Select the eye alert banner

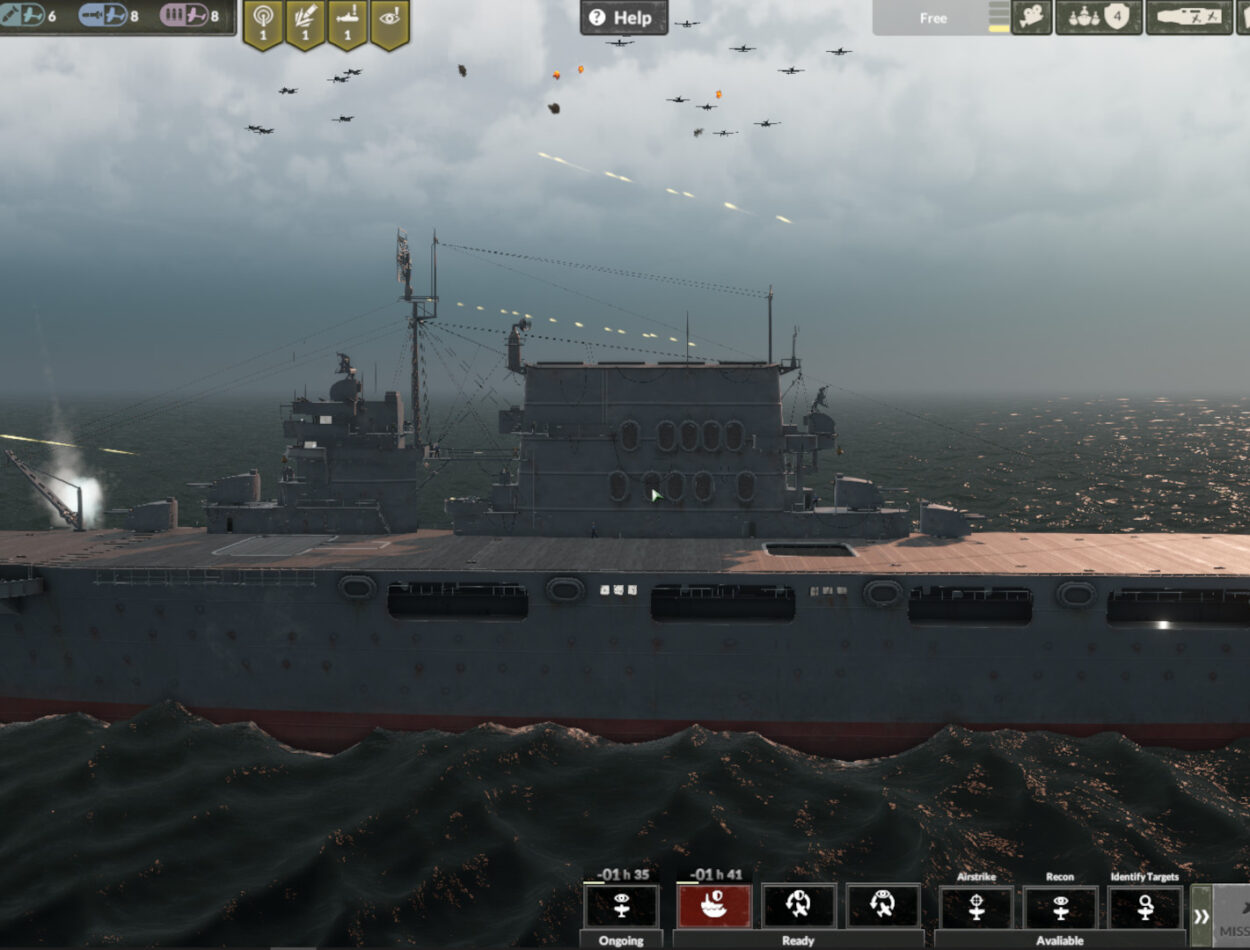389,22
